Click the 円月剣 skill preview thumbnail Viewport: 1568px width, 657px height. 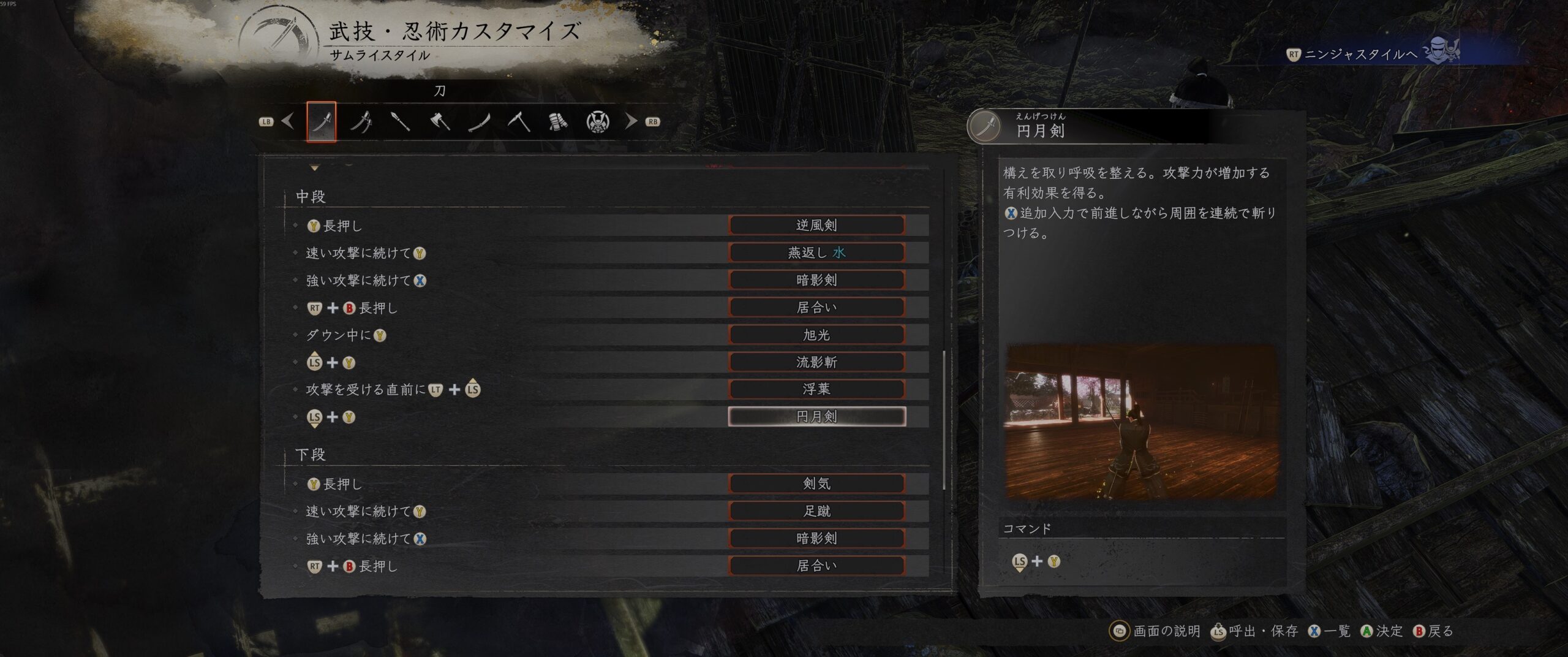tap(1140, 423)
